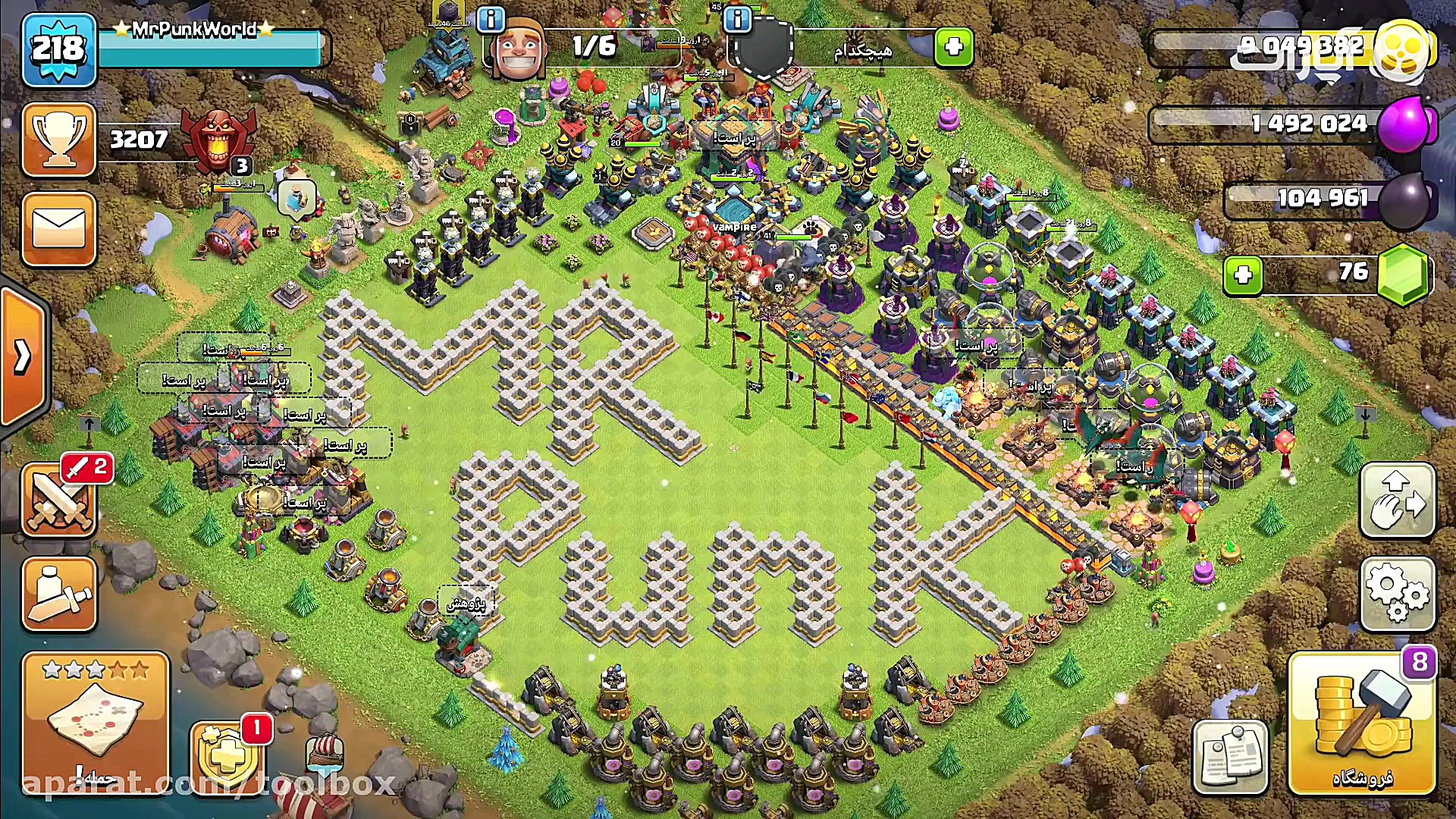Screen dimensions: 1456x819
Task: Add gems with the green plus
Action: [x=1243, y=275]
